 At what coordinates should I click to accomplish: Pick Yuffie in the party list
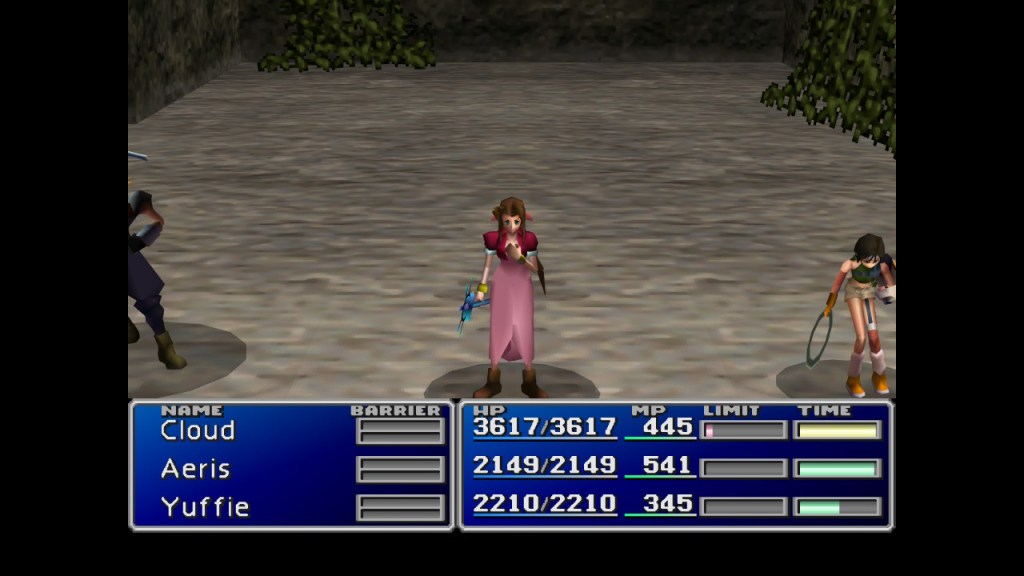tap(204, 507)
